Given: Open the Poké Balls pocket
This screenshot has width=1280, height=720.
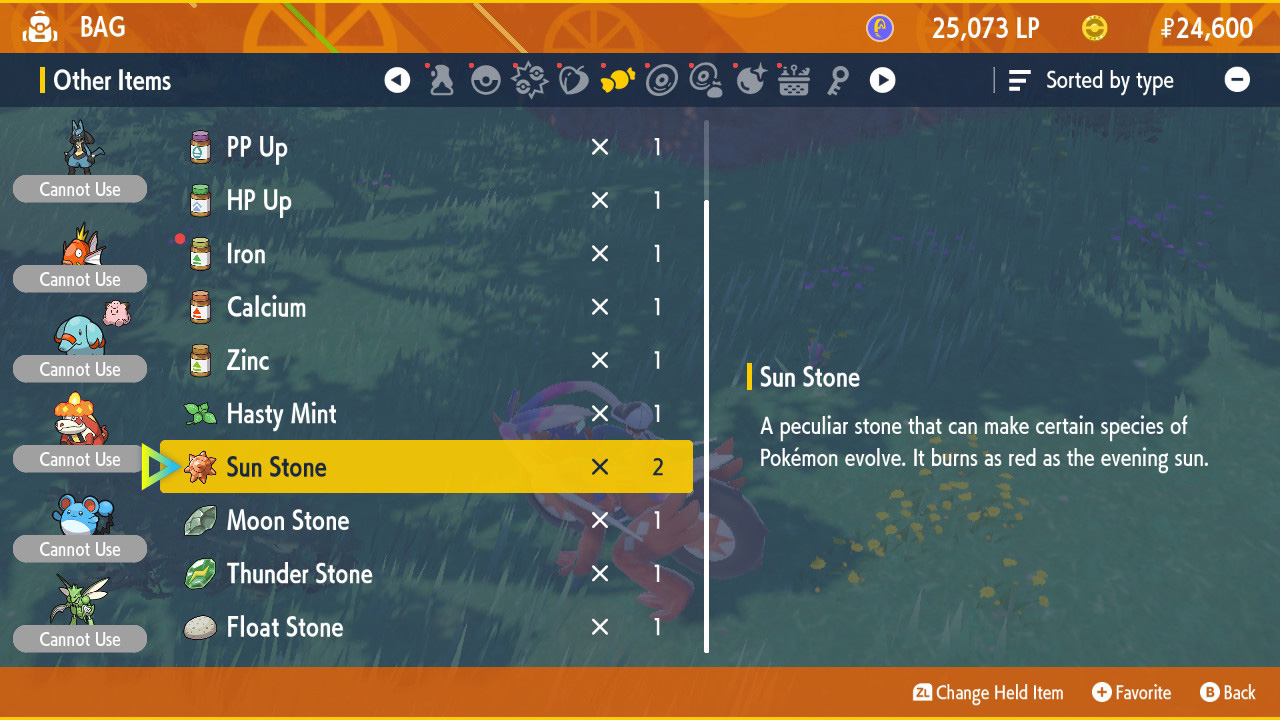Looking at the screenshot, I should (485, 80).
